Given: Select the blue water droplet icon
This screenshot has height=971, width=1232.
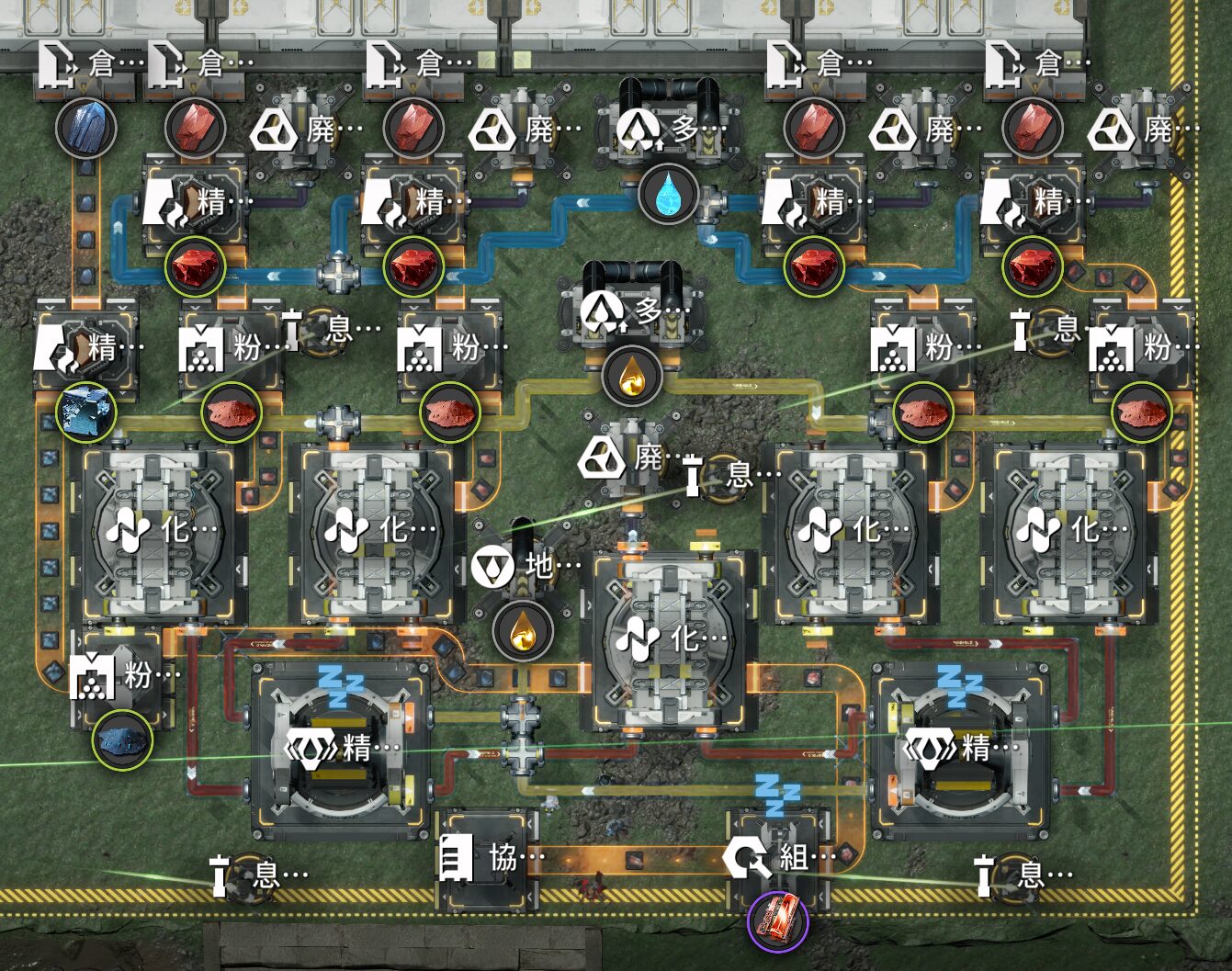Looking at the screenshot, I should [x=669, y=194].
